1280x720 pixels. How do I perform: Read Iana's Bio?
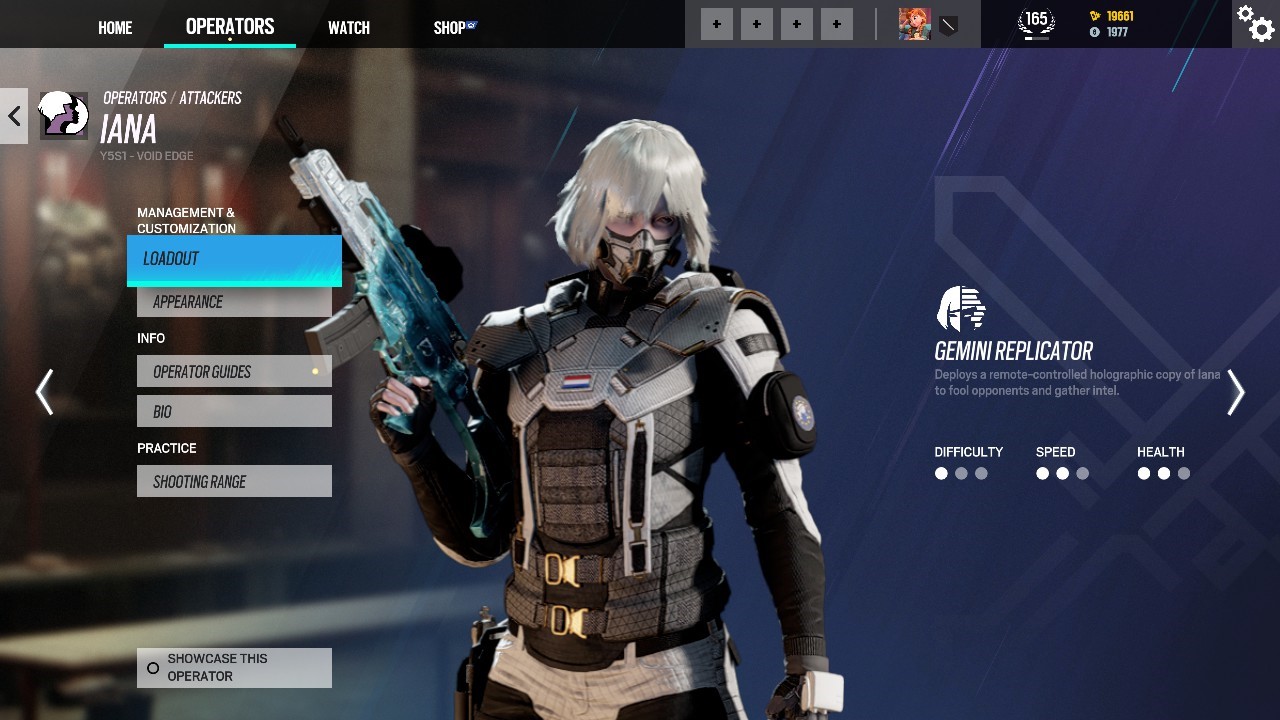pyautogui.click(x=234, y=412)
